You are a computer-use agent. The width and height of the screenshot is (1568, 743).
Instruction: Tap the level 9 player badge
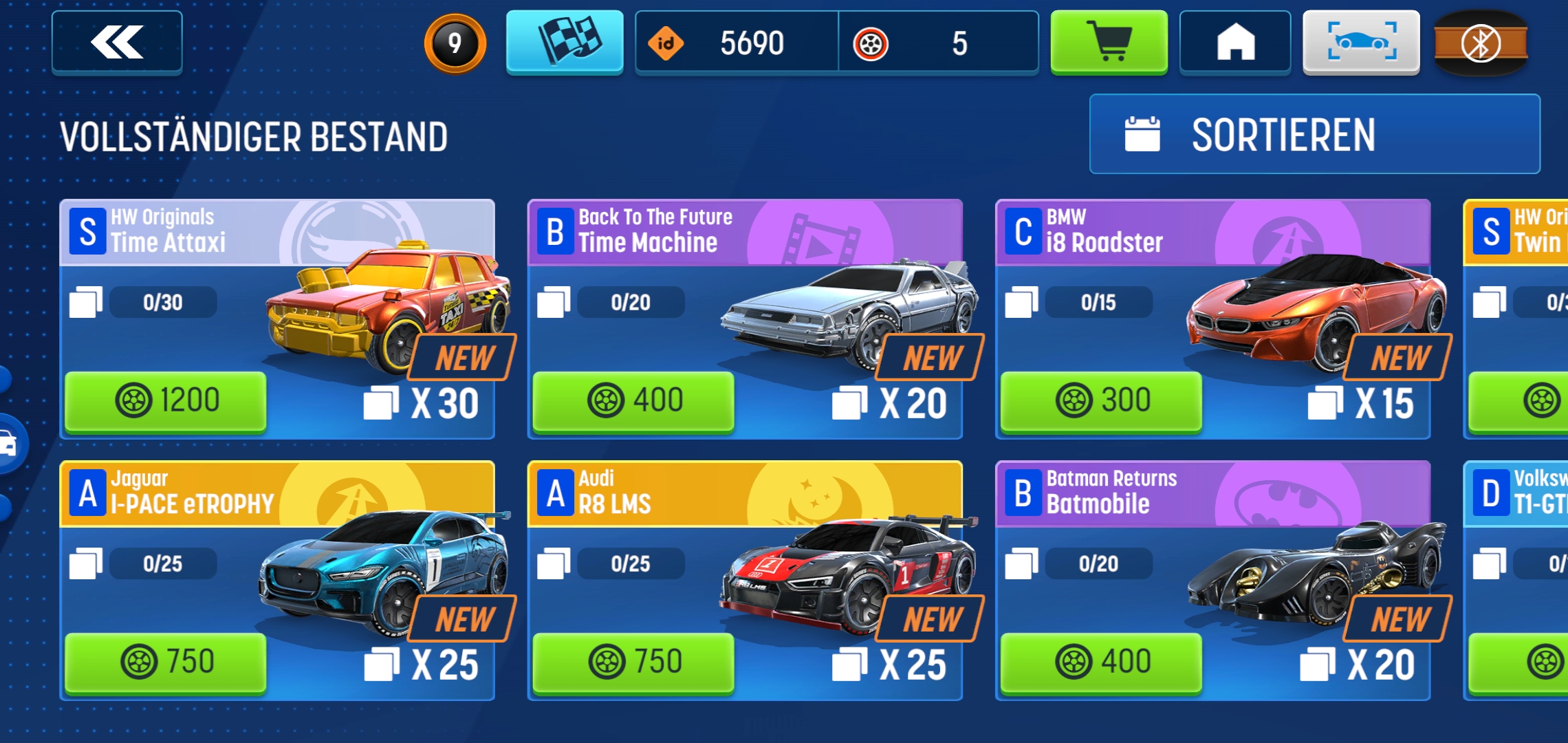455,43
